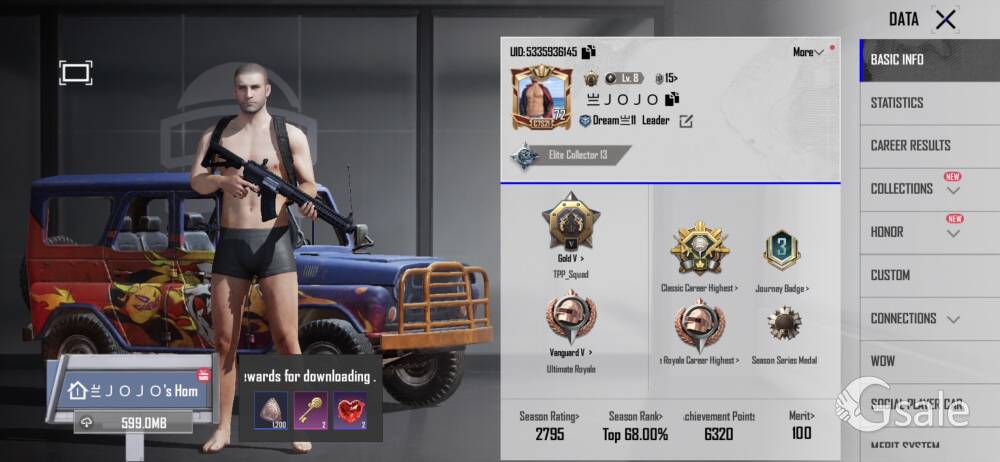Close the Data screen with the X
This screenshot has width=1000, height=462.
[945, 19]
